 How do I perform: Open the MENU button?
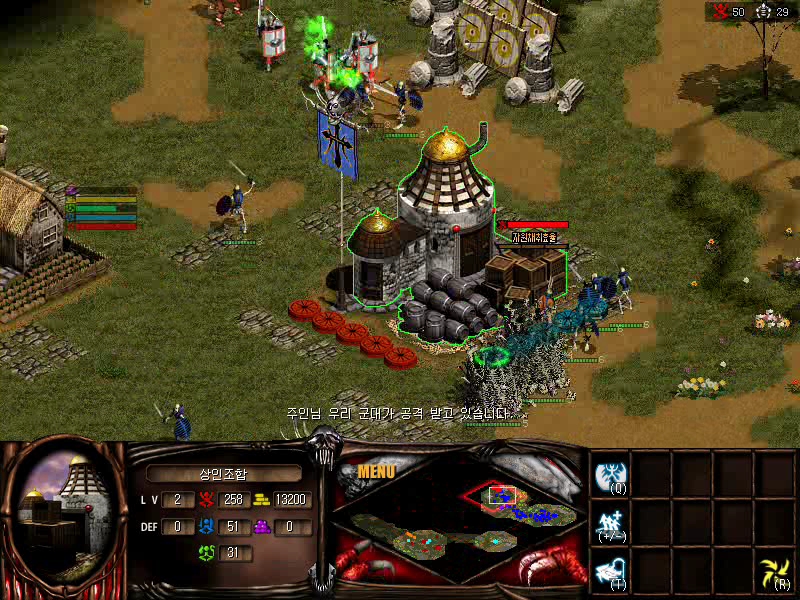376,471
